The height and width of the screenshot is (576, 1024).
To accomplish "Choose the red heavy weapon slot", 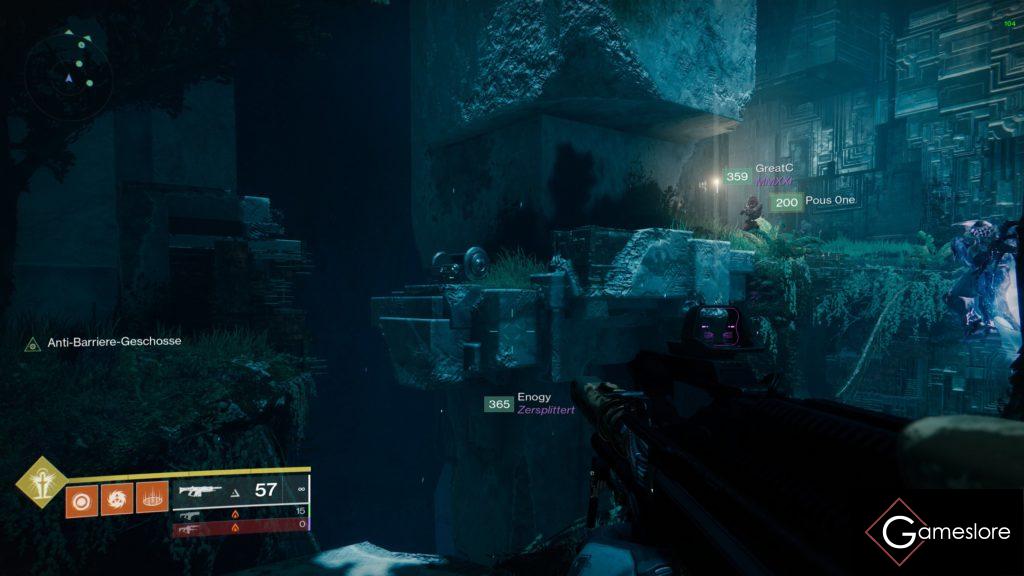I will click(x=240, y=525).
